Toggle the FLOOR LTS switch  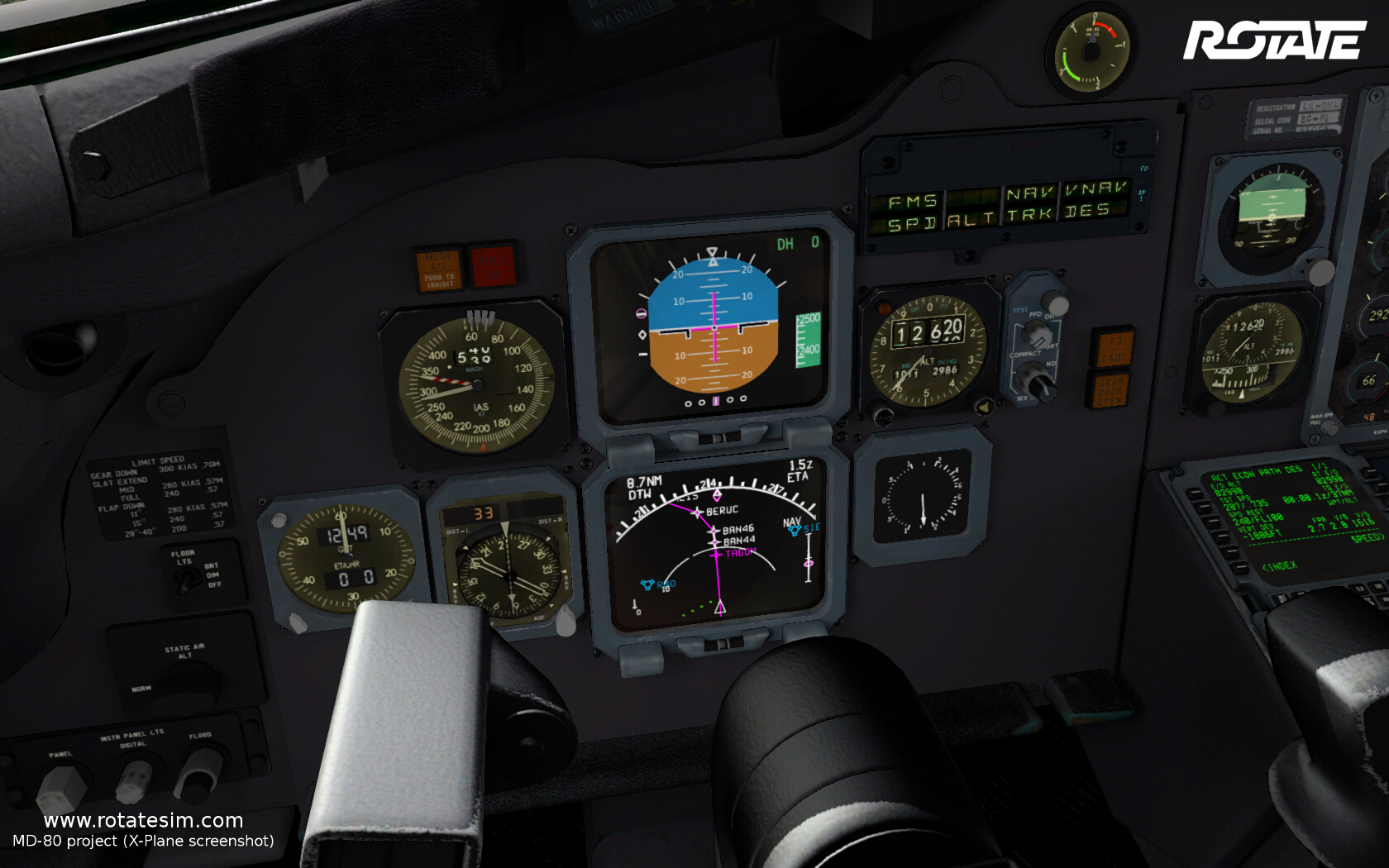pos(184,579)
